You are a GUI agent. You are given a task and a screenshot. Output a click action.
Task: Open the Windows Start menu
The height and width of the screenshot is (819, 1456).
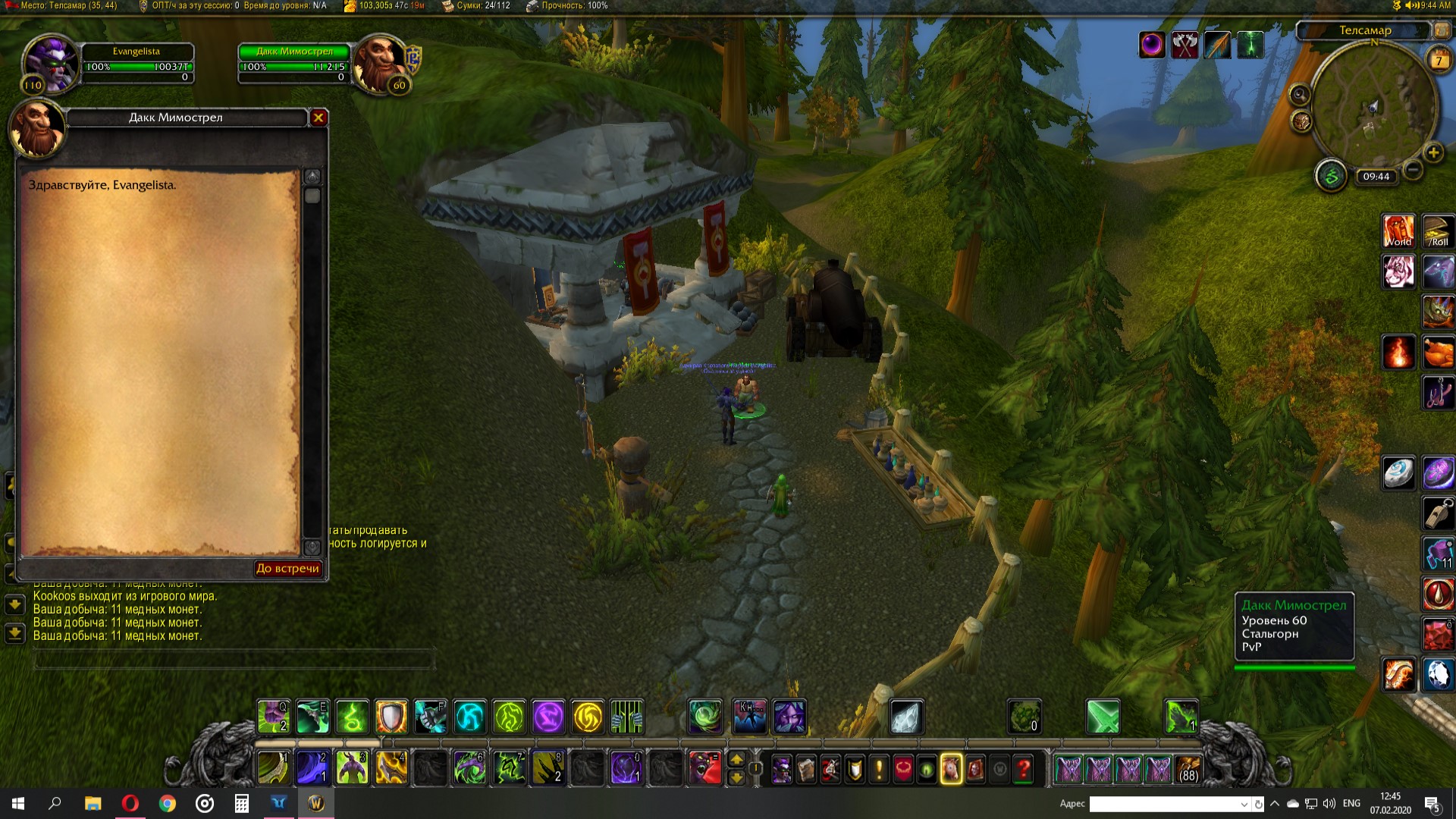[x=18, y=803]
